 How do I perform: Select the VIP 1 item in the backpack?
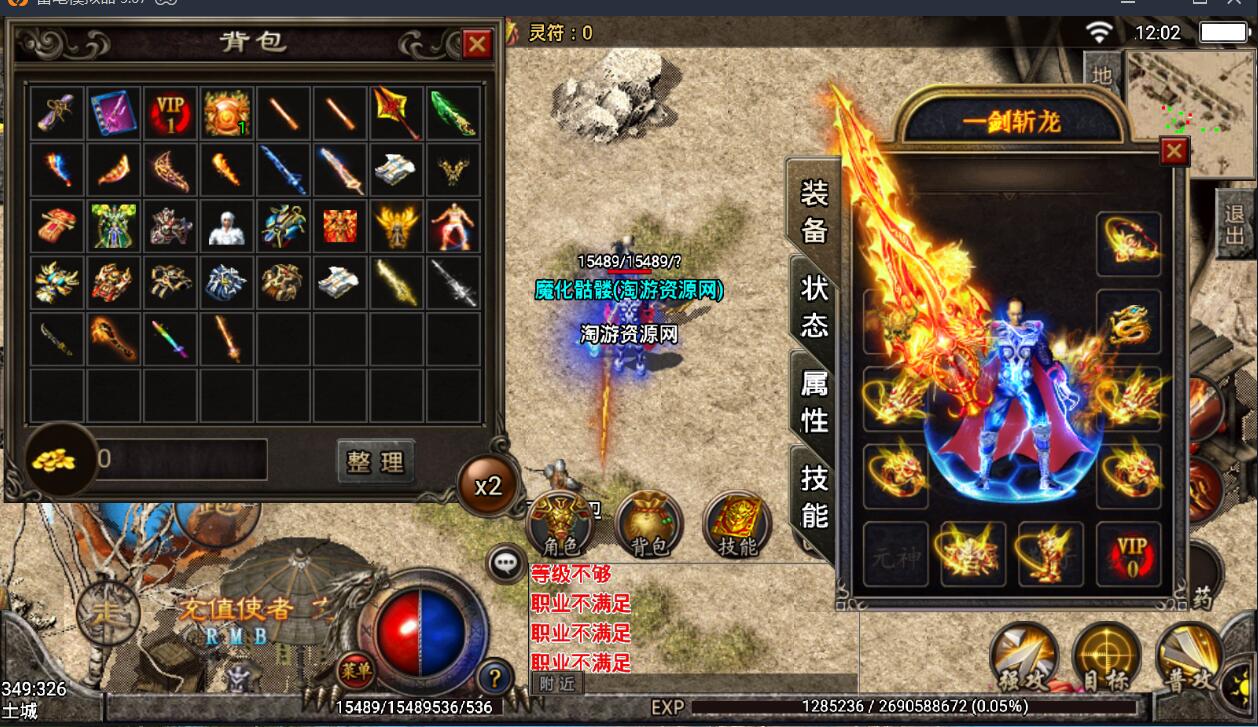(x=170, y=112)
